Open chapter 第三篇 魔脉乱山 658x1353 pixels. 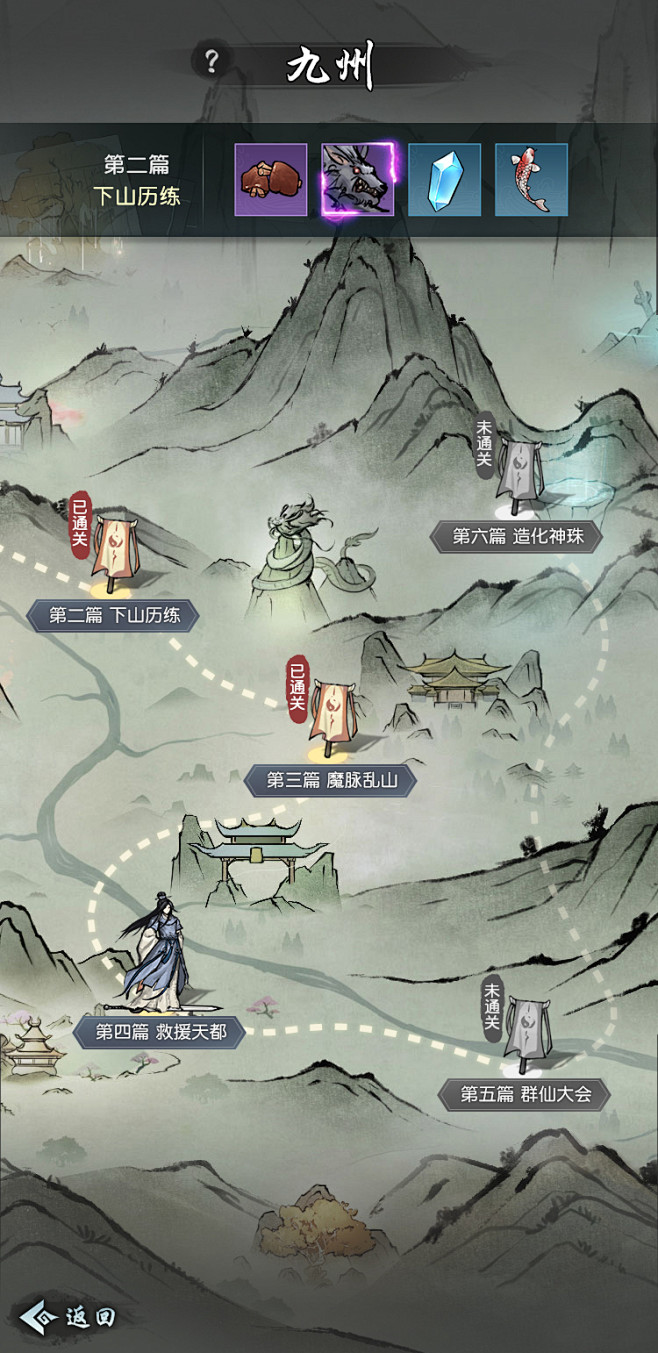point(329,780)
